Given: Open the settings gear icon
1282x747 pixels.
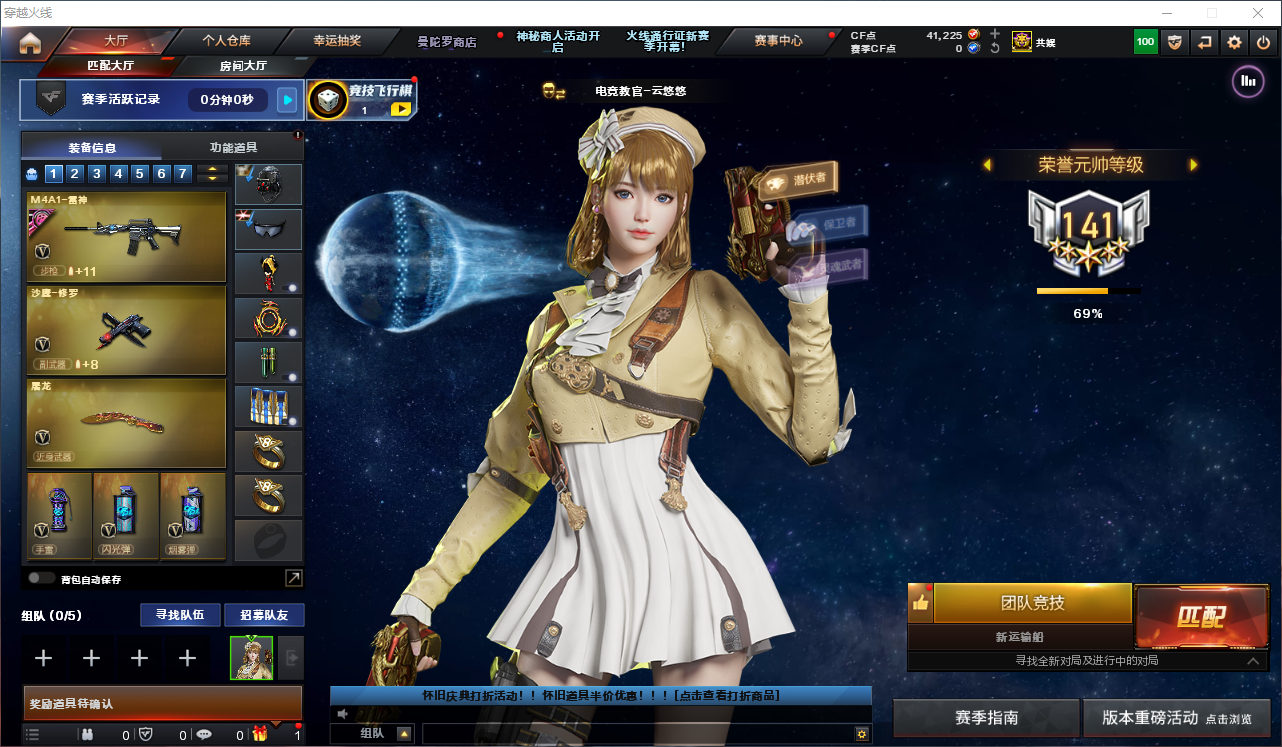Looking at the screenshot, I should pyautogui.click(x=1234, y=42).
